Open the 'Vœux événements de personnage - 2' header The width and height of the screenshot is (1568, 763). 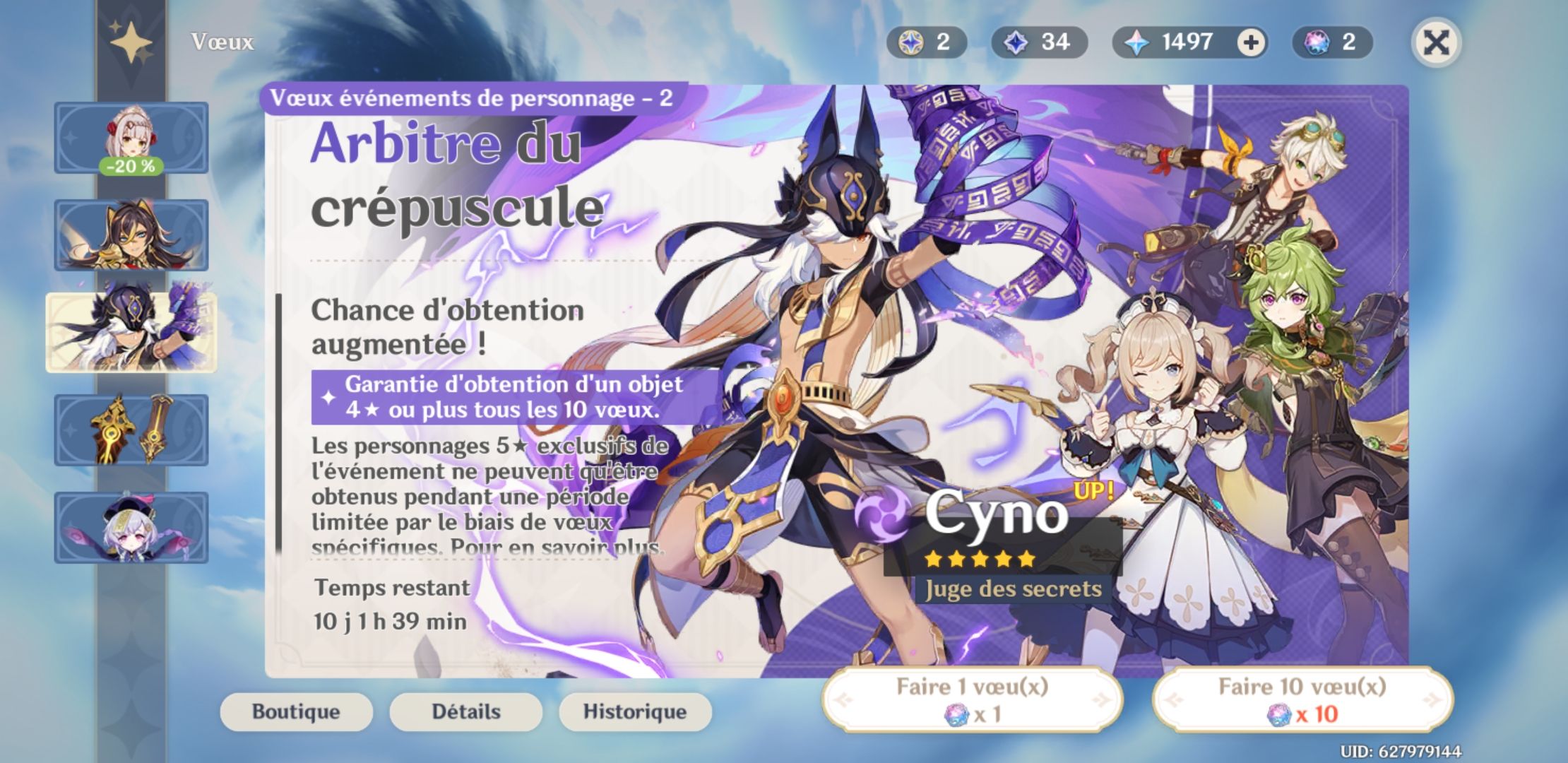pyautogui.click(x=473, y=100)
